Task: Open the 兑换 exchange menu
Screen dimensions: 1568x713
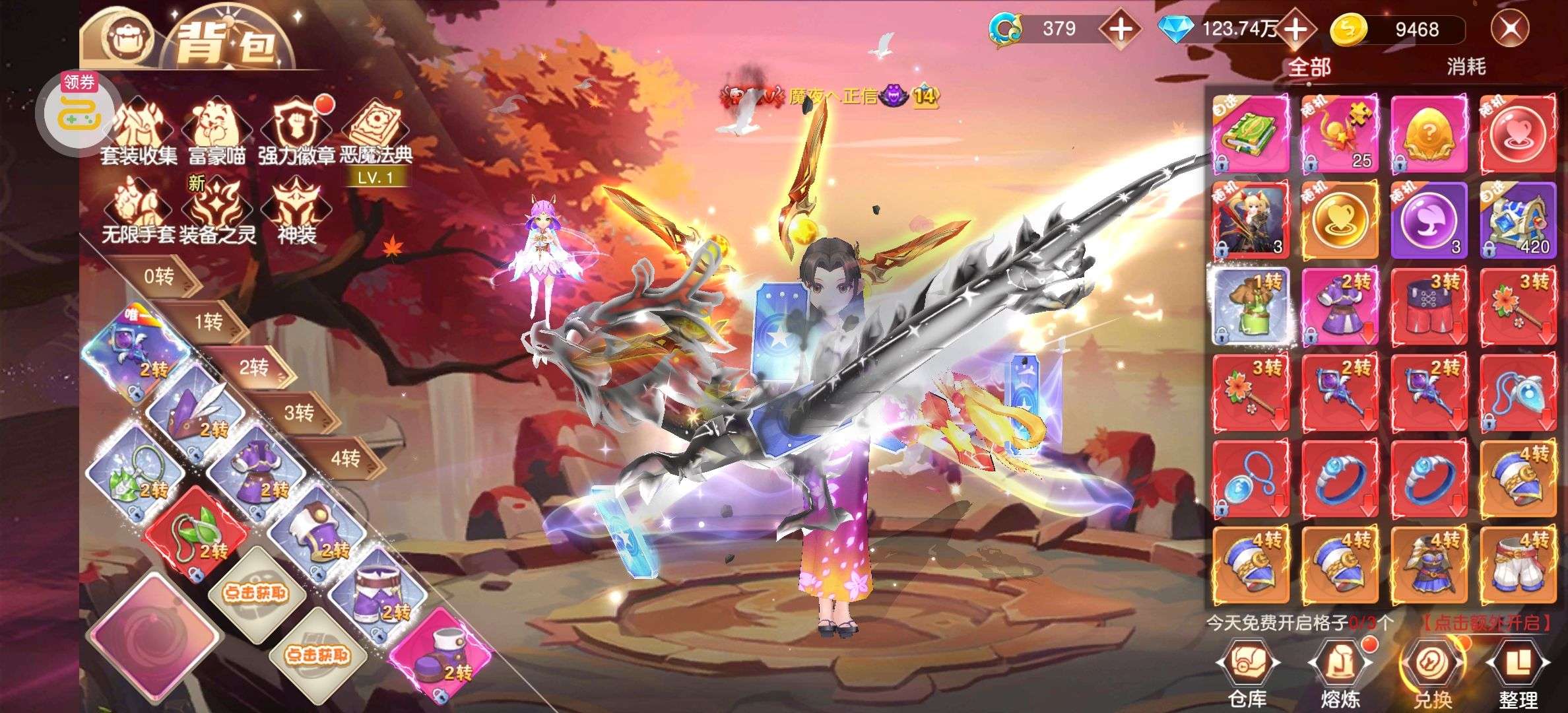Action: coord(1432,673)
